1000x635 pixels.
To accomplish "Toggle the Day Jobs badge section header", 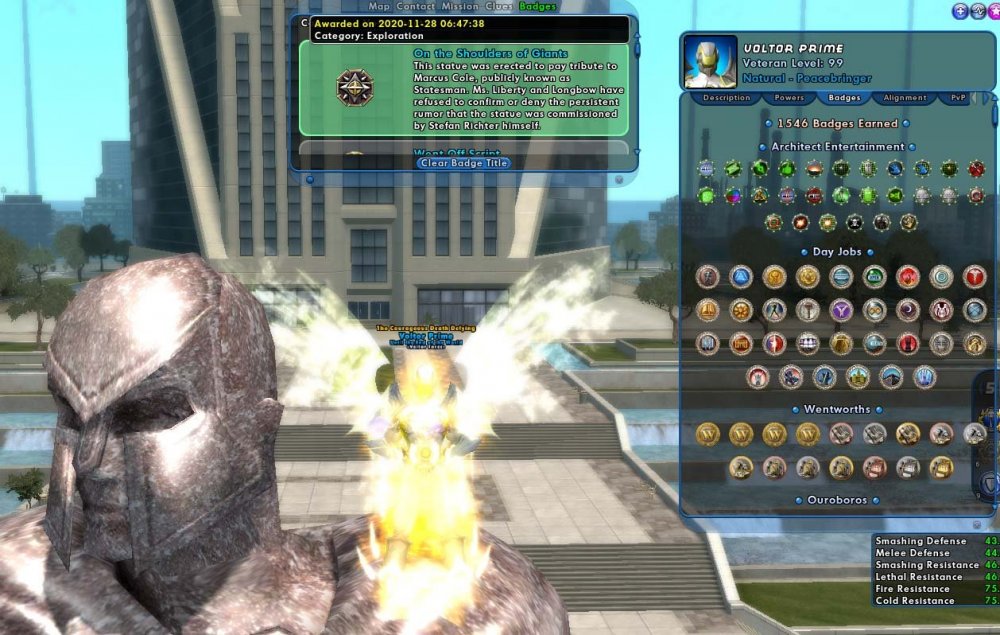I will [837, 252].
